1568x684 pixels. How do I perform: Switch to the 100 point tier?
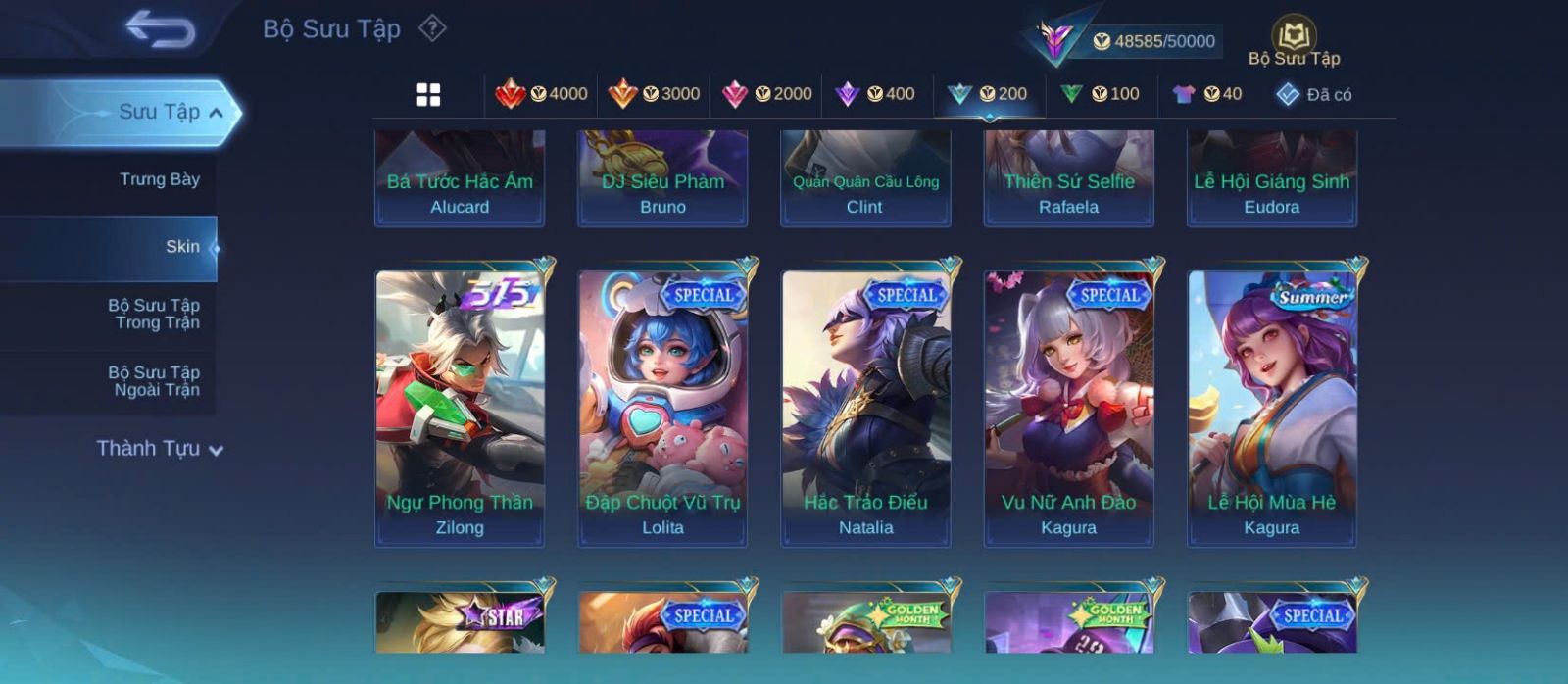(x=1100, y=94)
